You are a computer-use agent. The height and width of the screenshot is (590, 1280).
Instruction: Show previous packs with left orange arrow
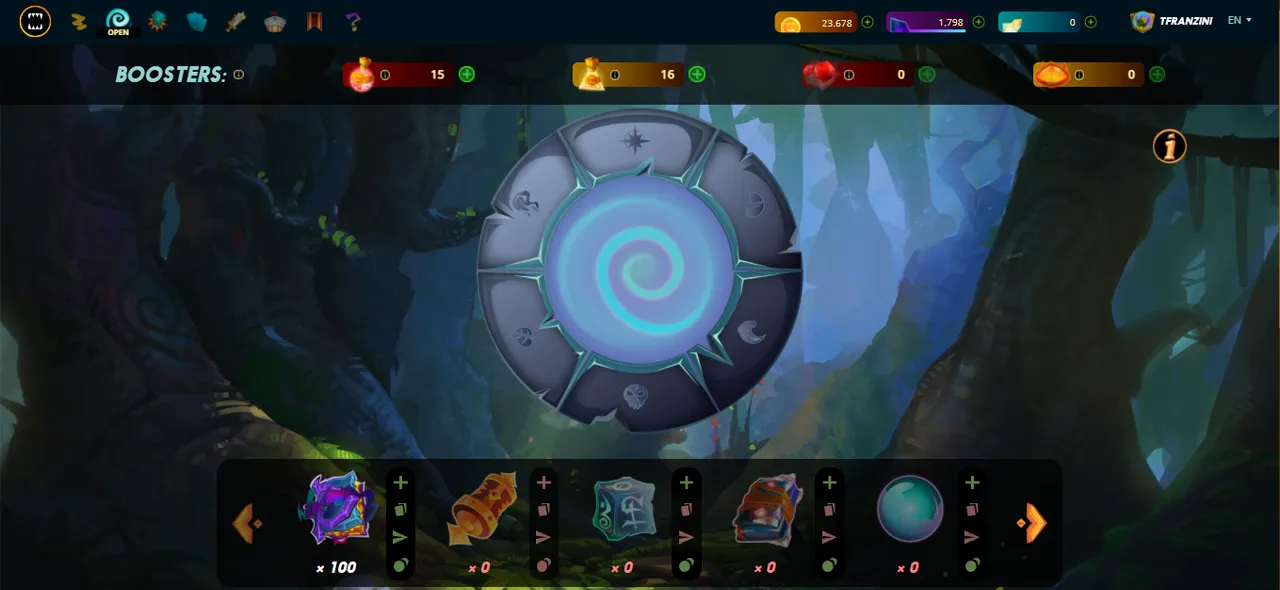(246, 522)
